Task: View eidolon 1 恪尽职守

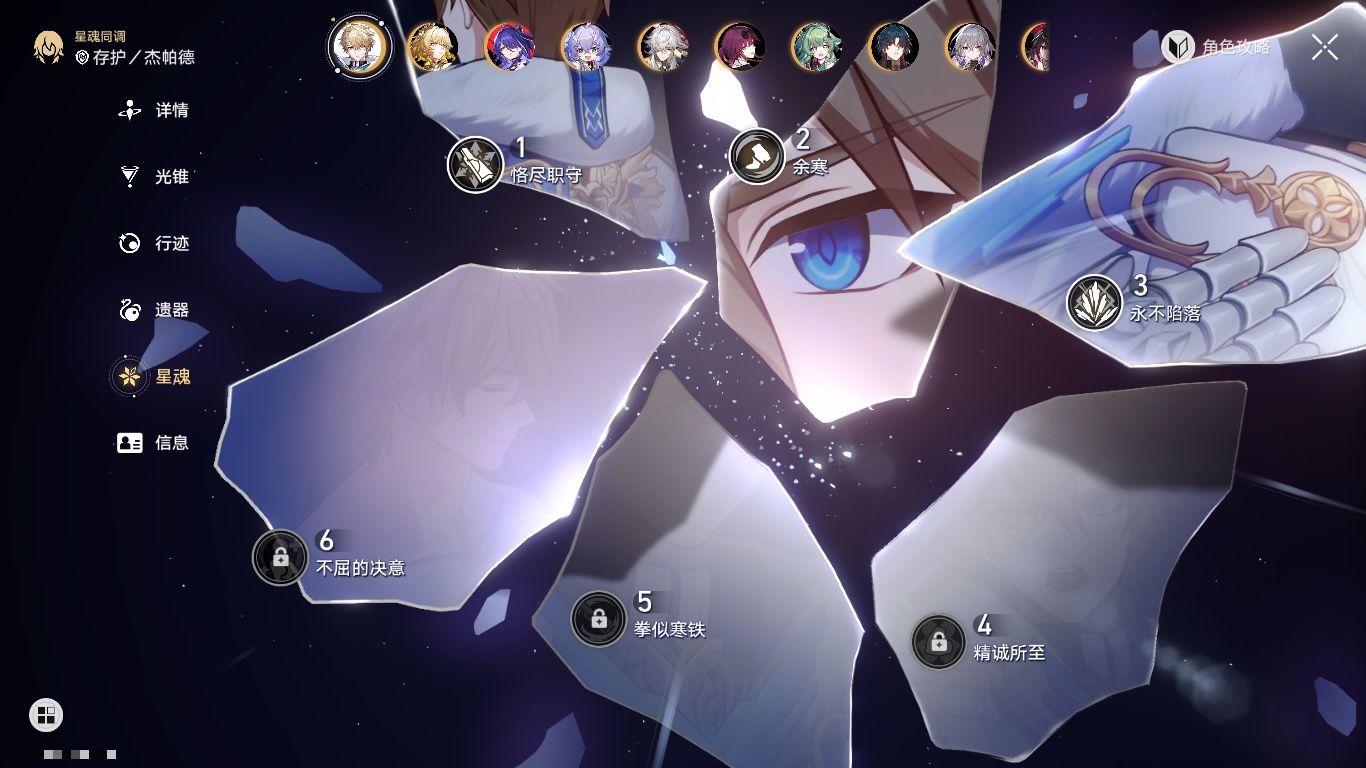Action: [475, 164]
